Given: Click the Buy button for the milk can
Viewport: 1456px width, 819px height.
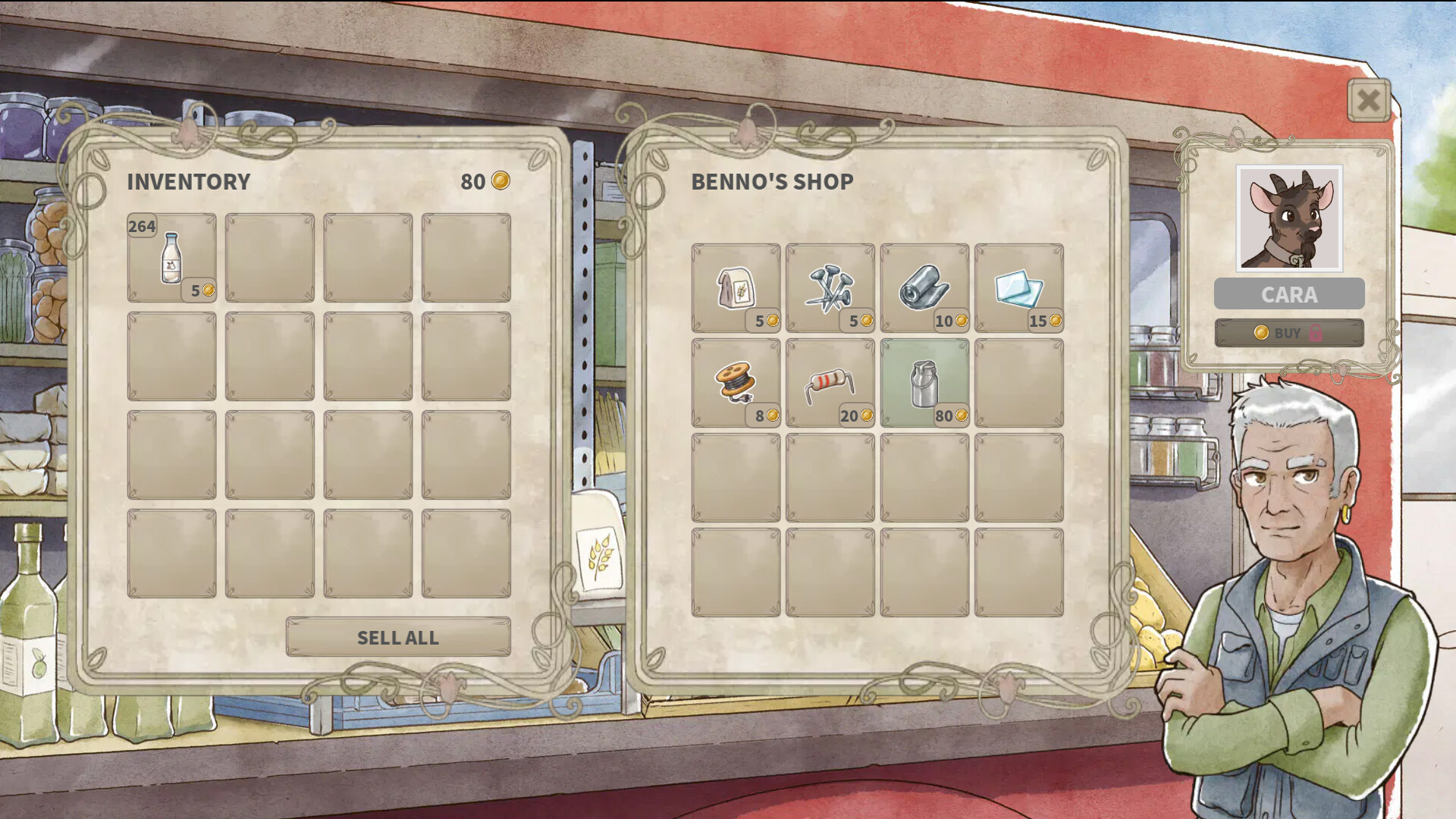Looking at the screenshot, I should click(1289, 333).
